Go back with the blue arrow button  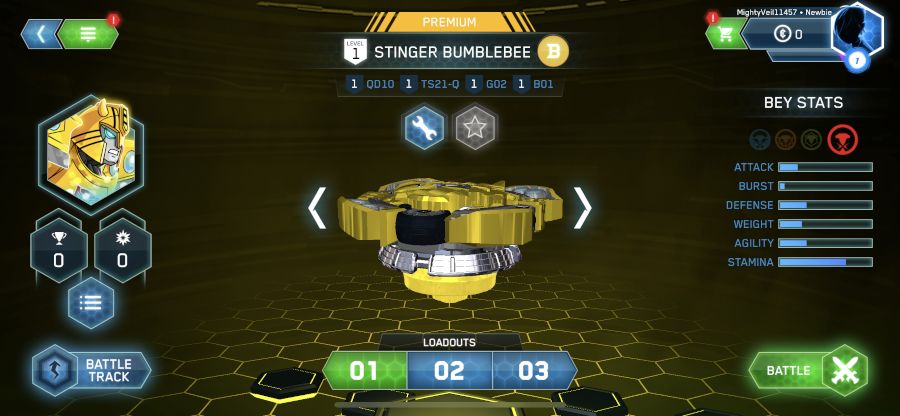41,33
